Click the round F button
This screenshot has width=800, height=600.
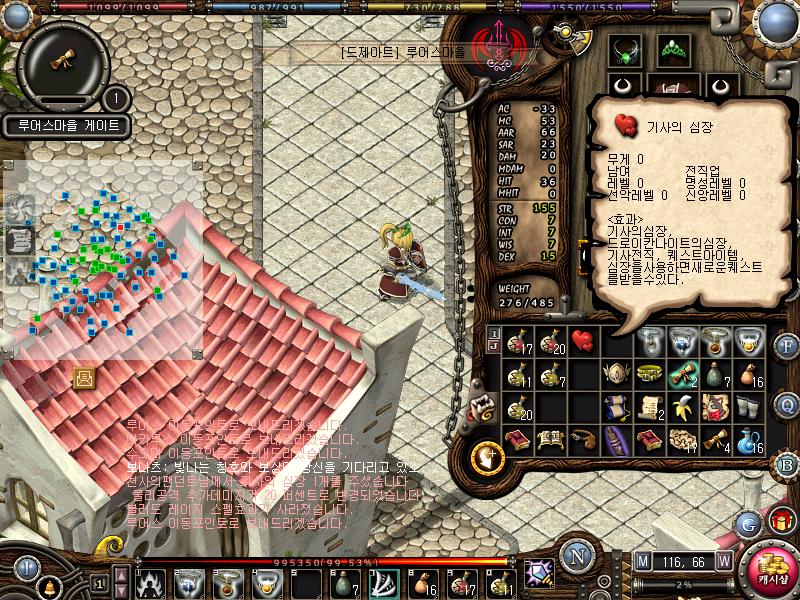click(x=787, y=346)
